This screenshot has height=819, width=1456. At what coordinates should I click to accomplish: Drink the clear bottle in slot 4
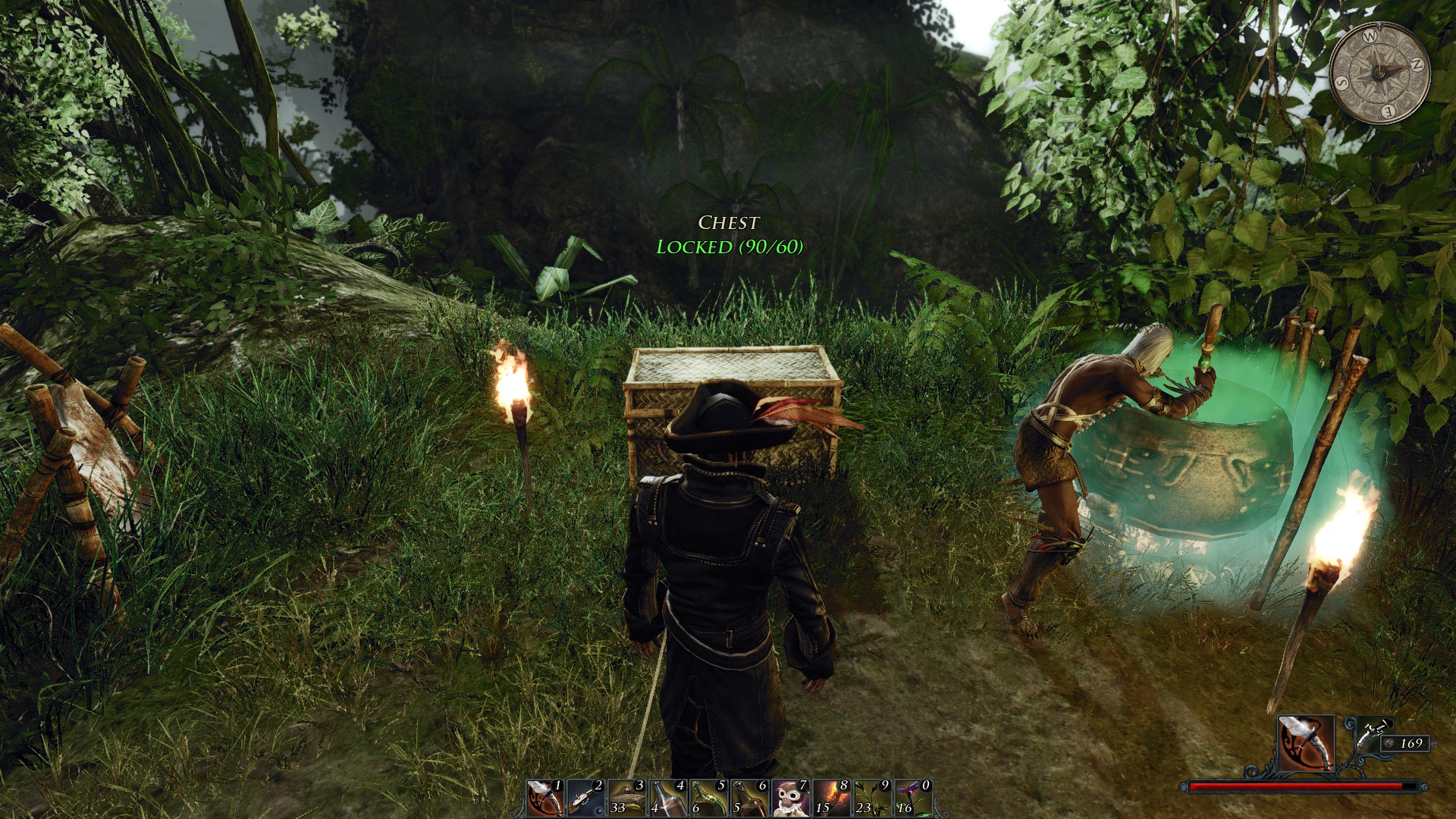(x=667, y=799)
